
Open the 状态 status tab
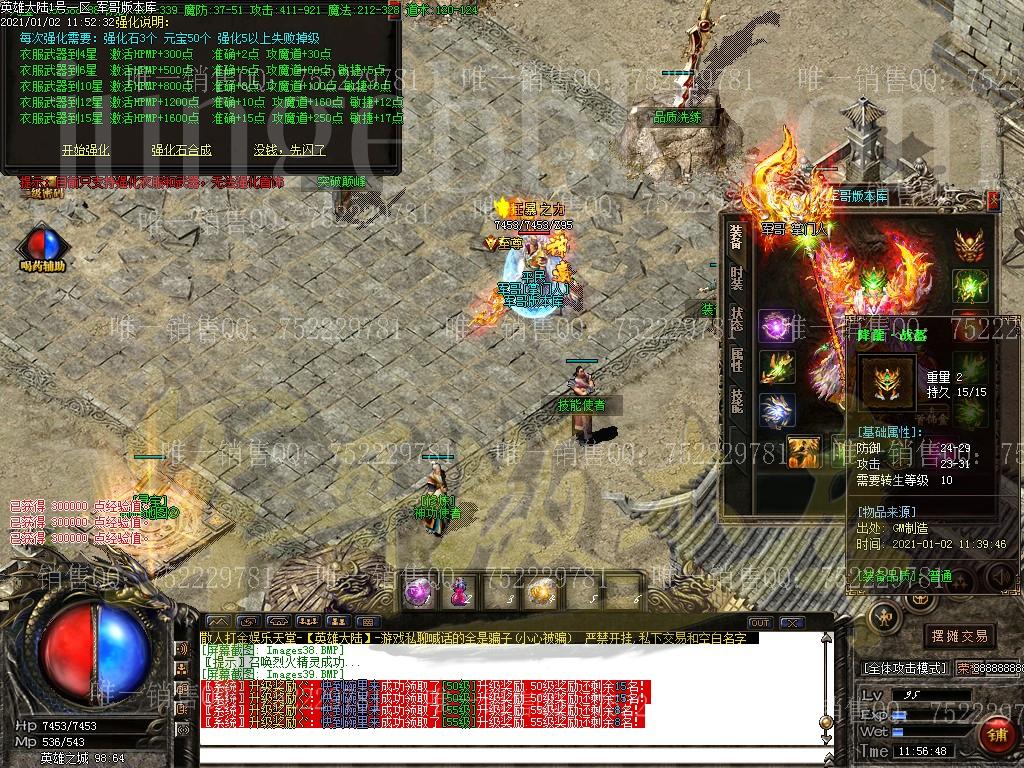coord(736,318)
